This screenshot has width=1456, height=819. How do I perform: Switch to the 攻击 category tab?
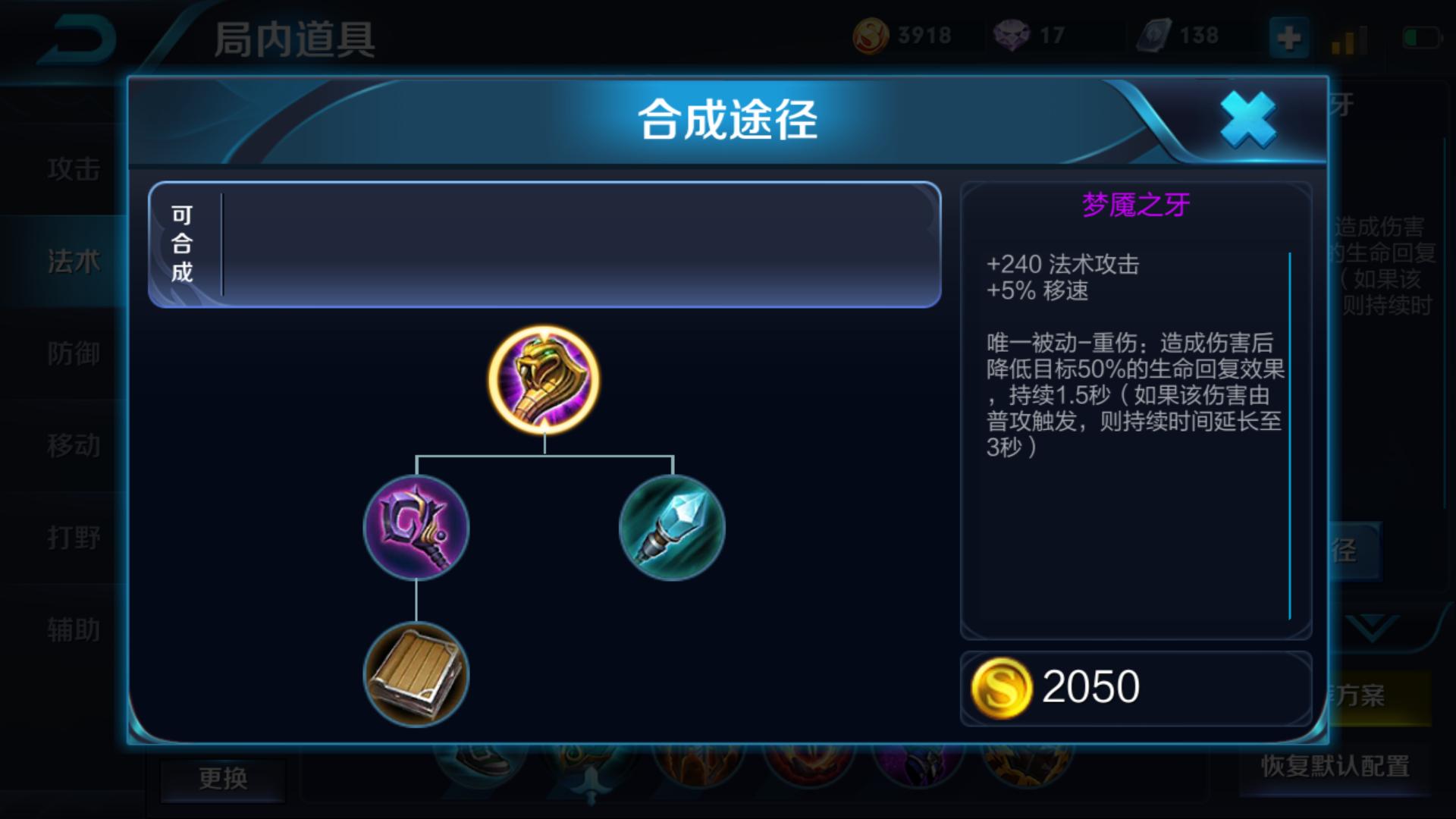click(x=72, y=171)
